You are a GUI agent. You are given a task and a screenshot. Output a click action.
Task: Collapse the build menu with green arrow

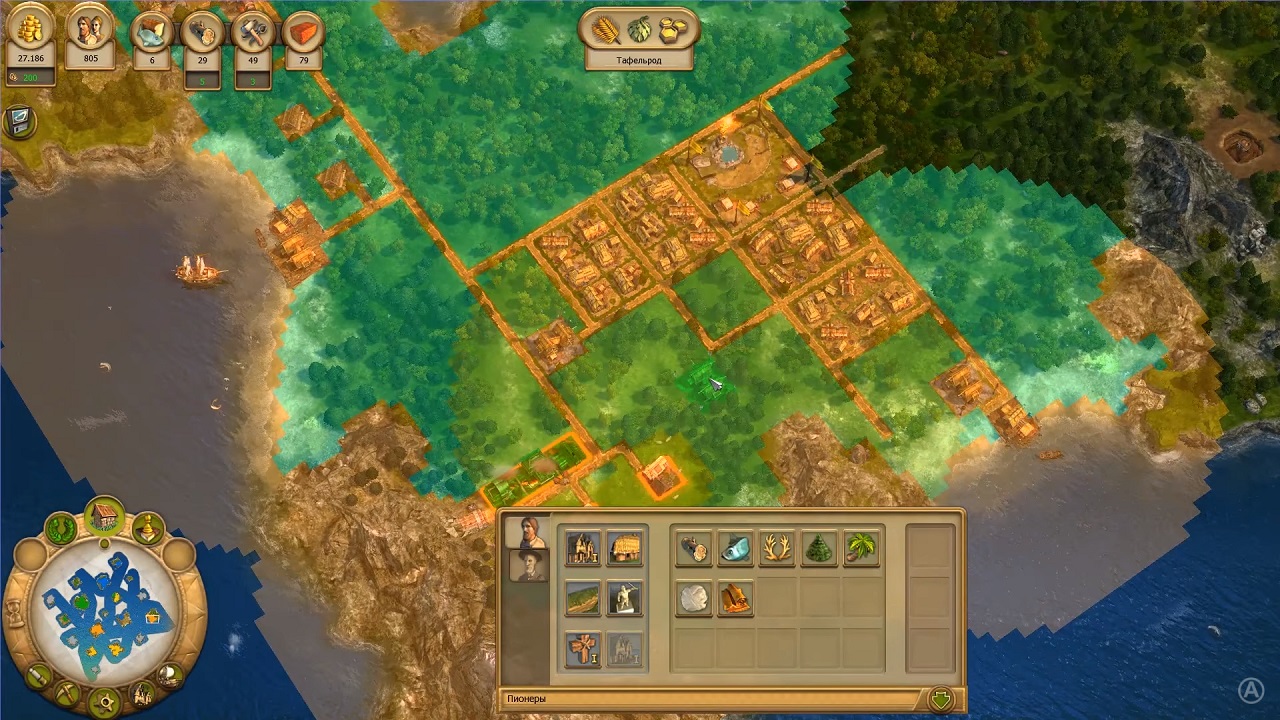940,698
